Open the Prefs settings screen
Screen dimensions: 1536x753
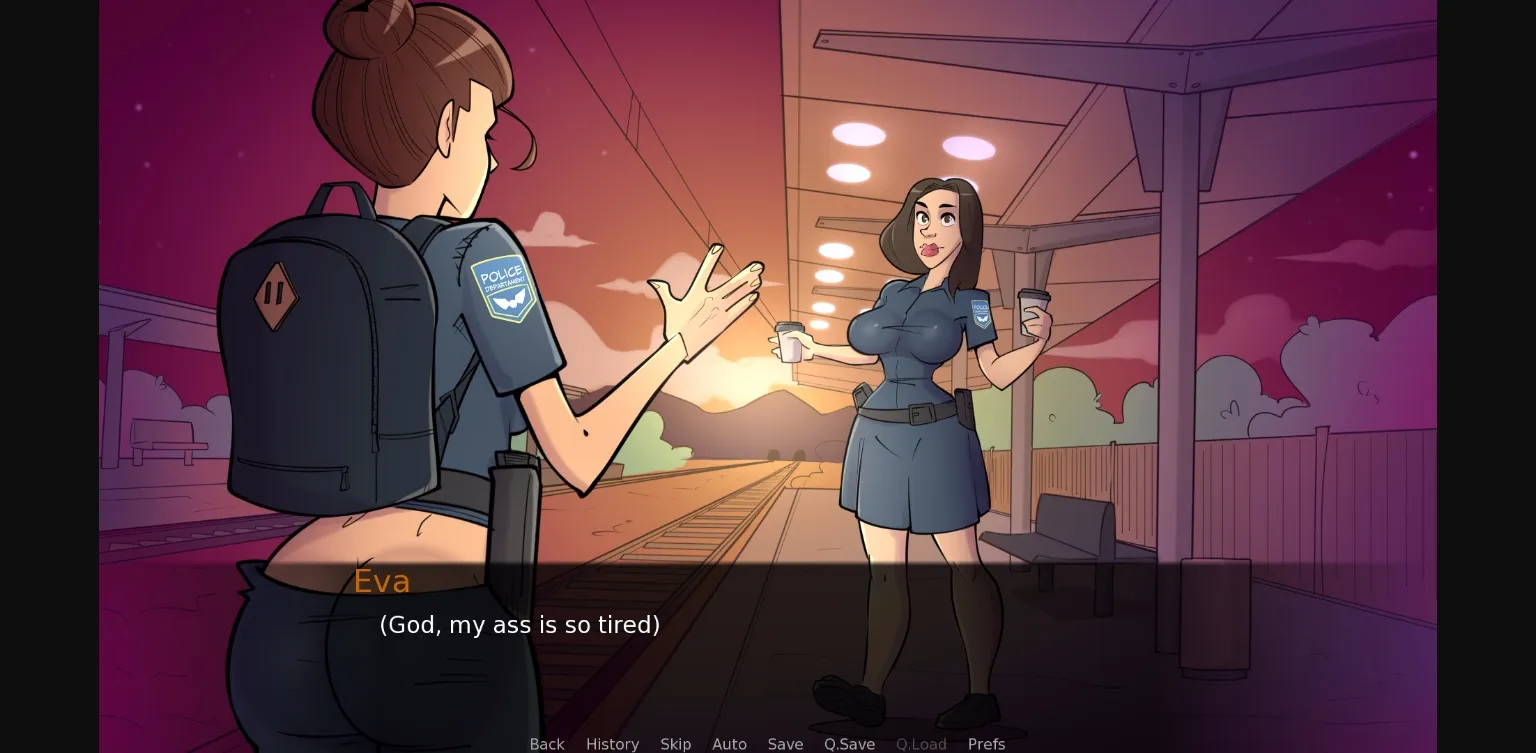coord(986,744)
